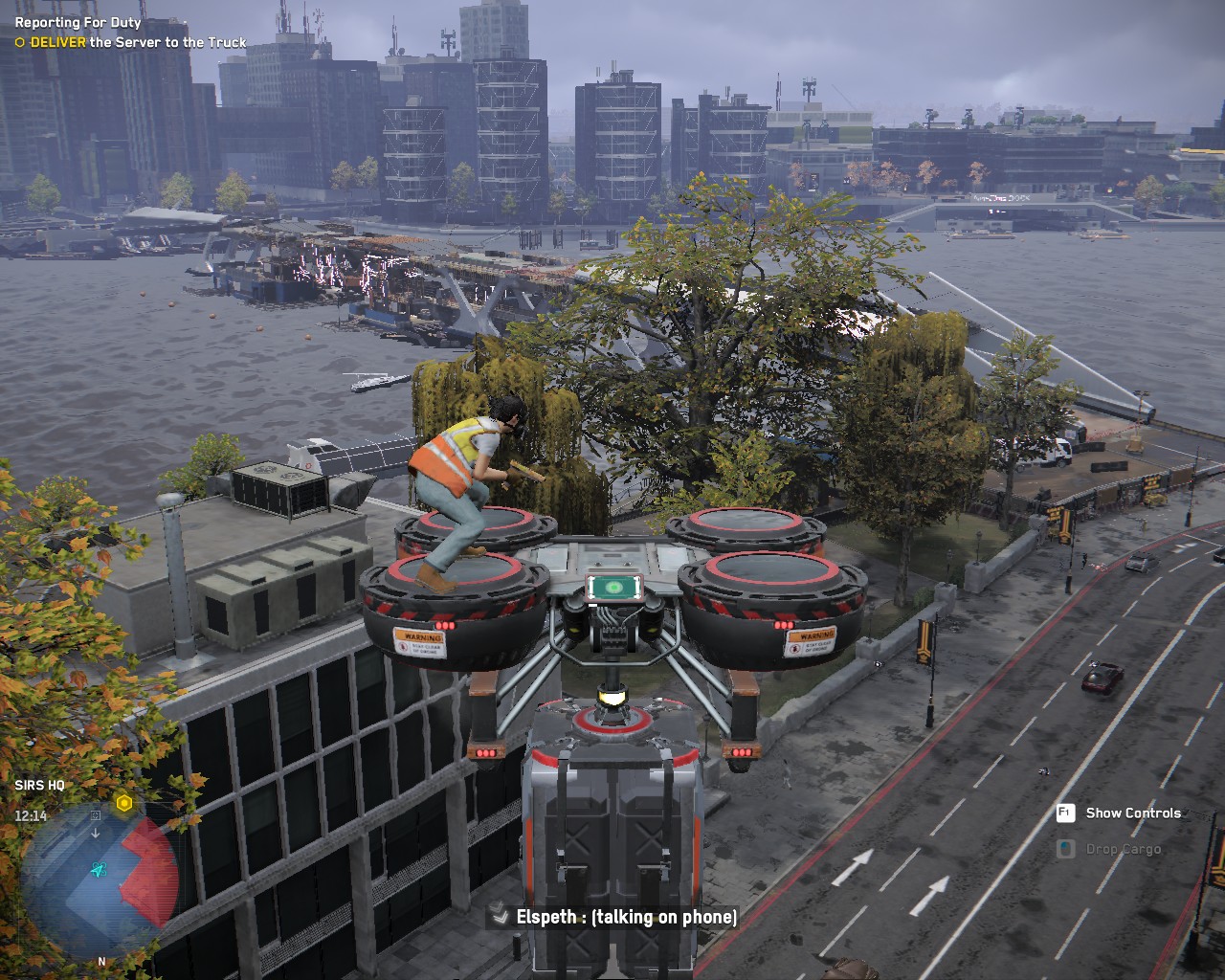Click the yellow hexagon objective marker above the minimap

(x=123, y=803)
